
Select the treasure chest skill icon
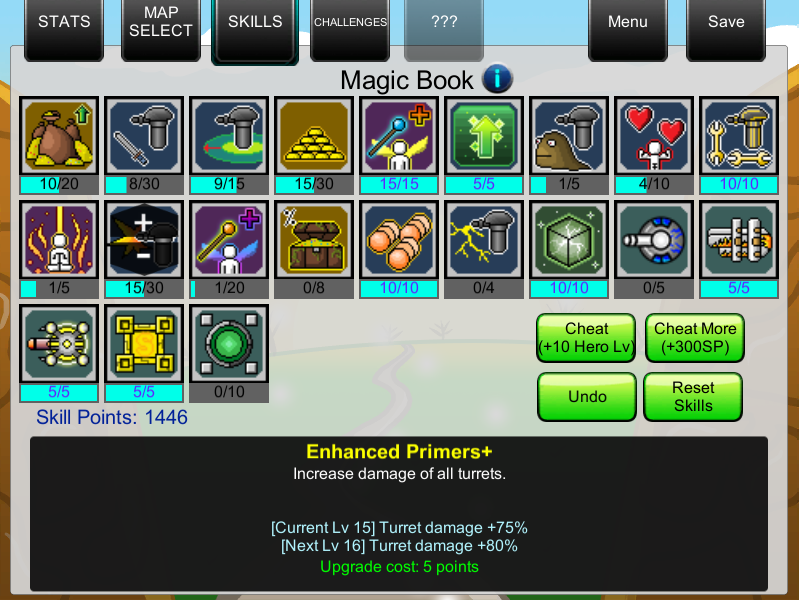point(314,240)
